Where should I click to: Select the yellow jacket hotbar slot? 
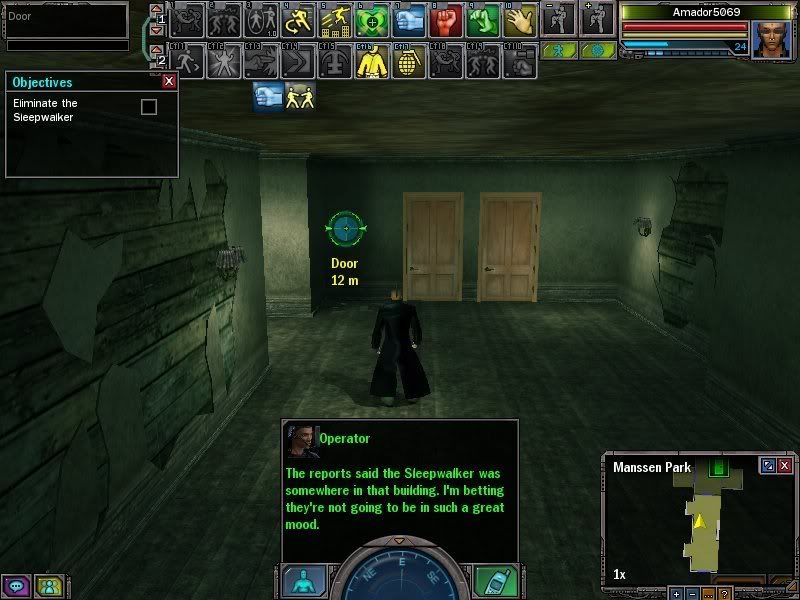point(372,62)
